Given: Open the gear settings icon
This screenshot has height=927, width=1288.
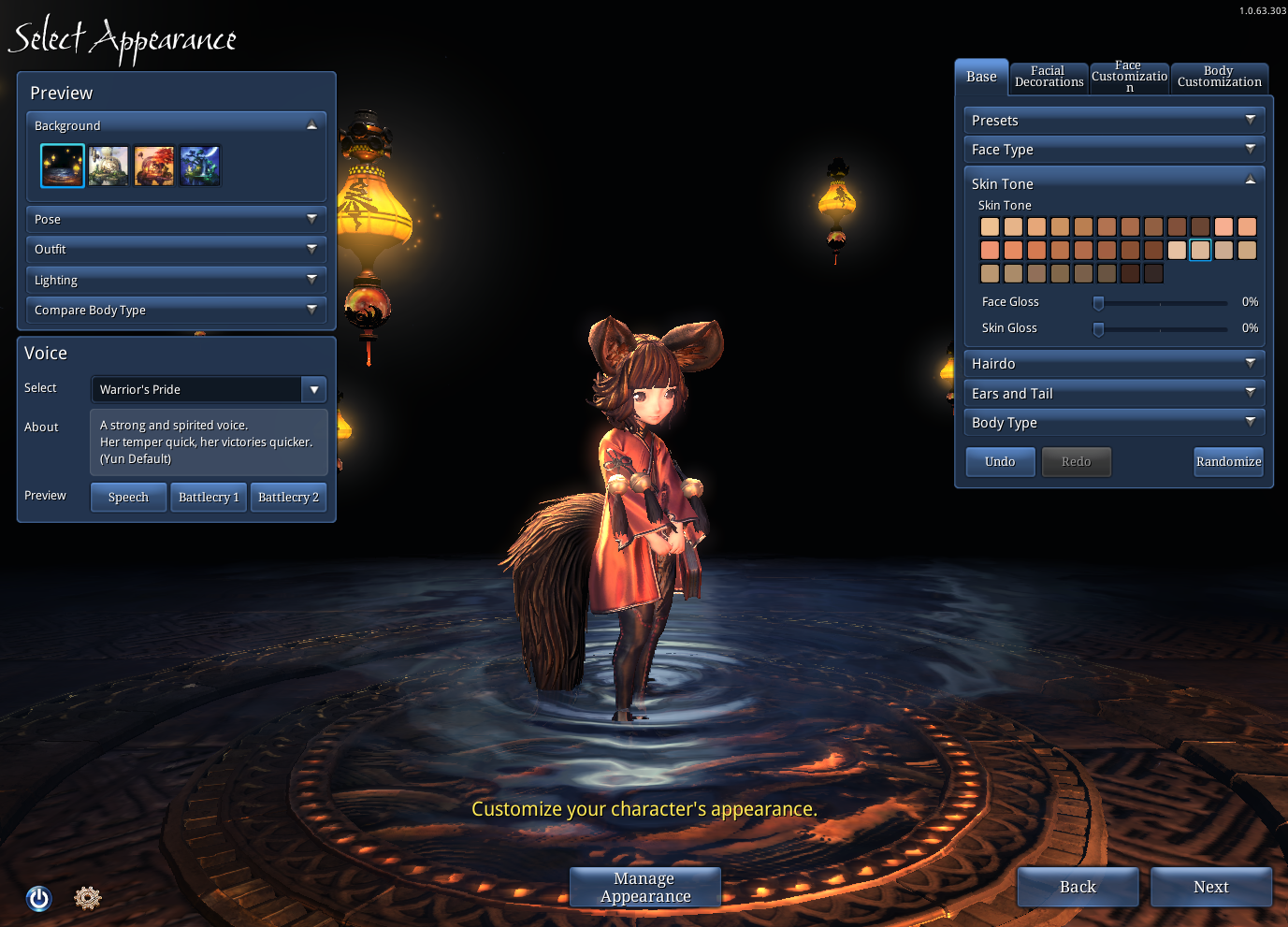Looking at the screenshot, I should click(x=87, y=898).
